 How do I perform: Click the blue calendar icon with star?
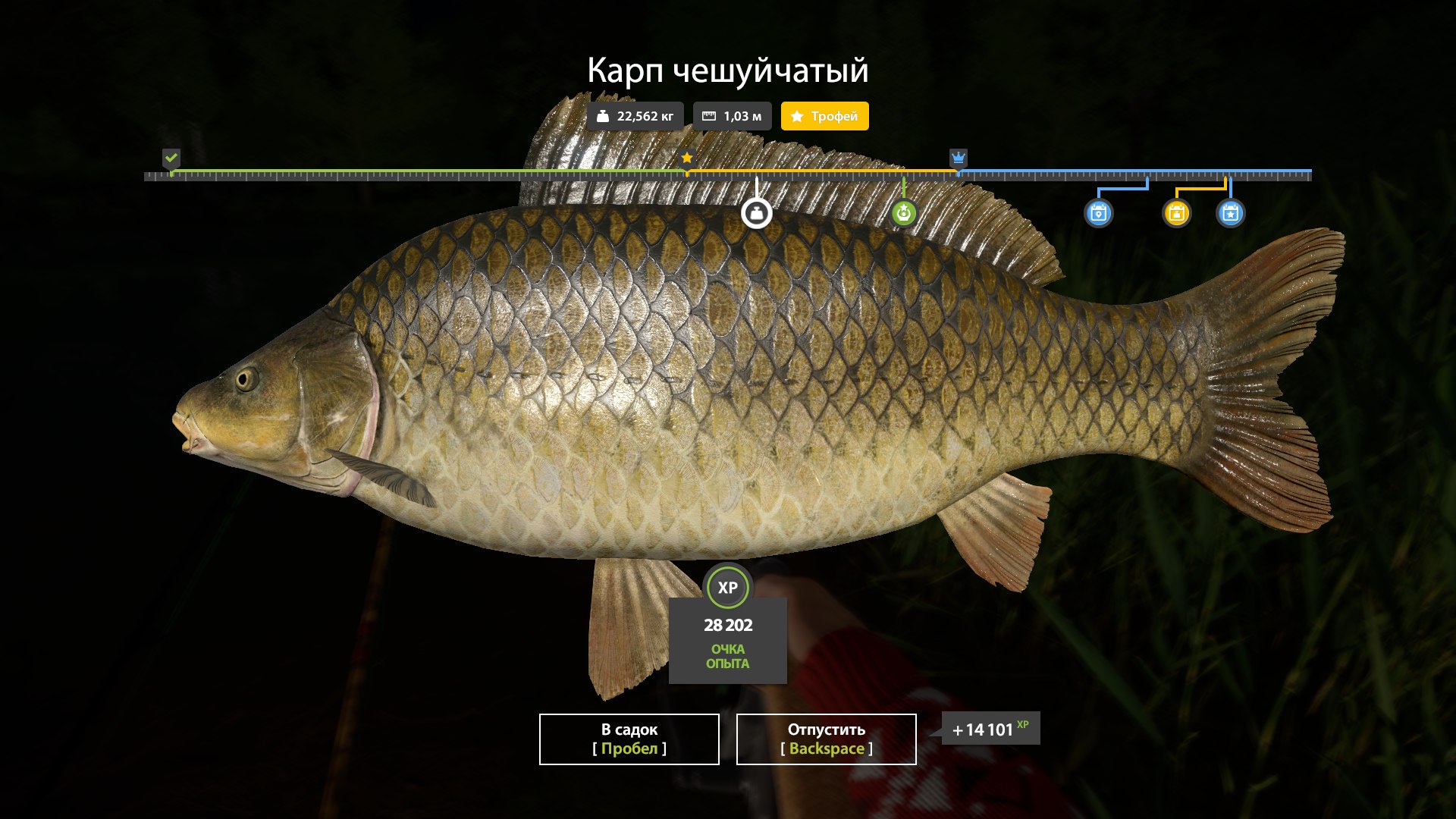pos(1230,214)
